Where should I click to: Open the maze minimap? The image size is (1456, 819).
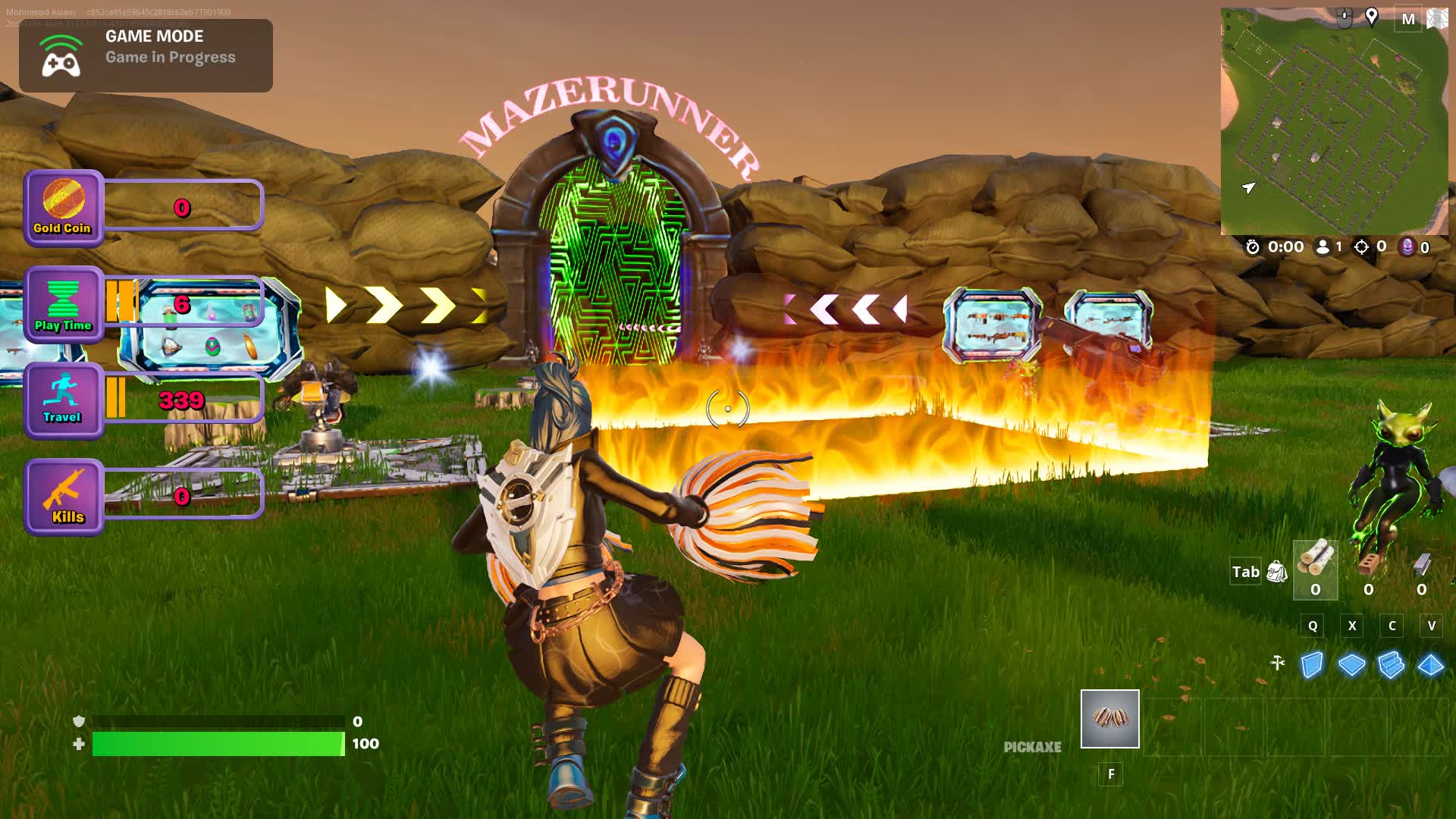1333,121
